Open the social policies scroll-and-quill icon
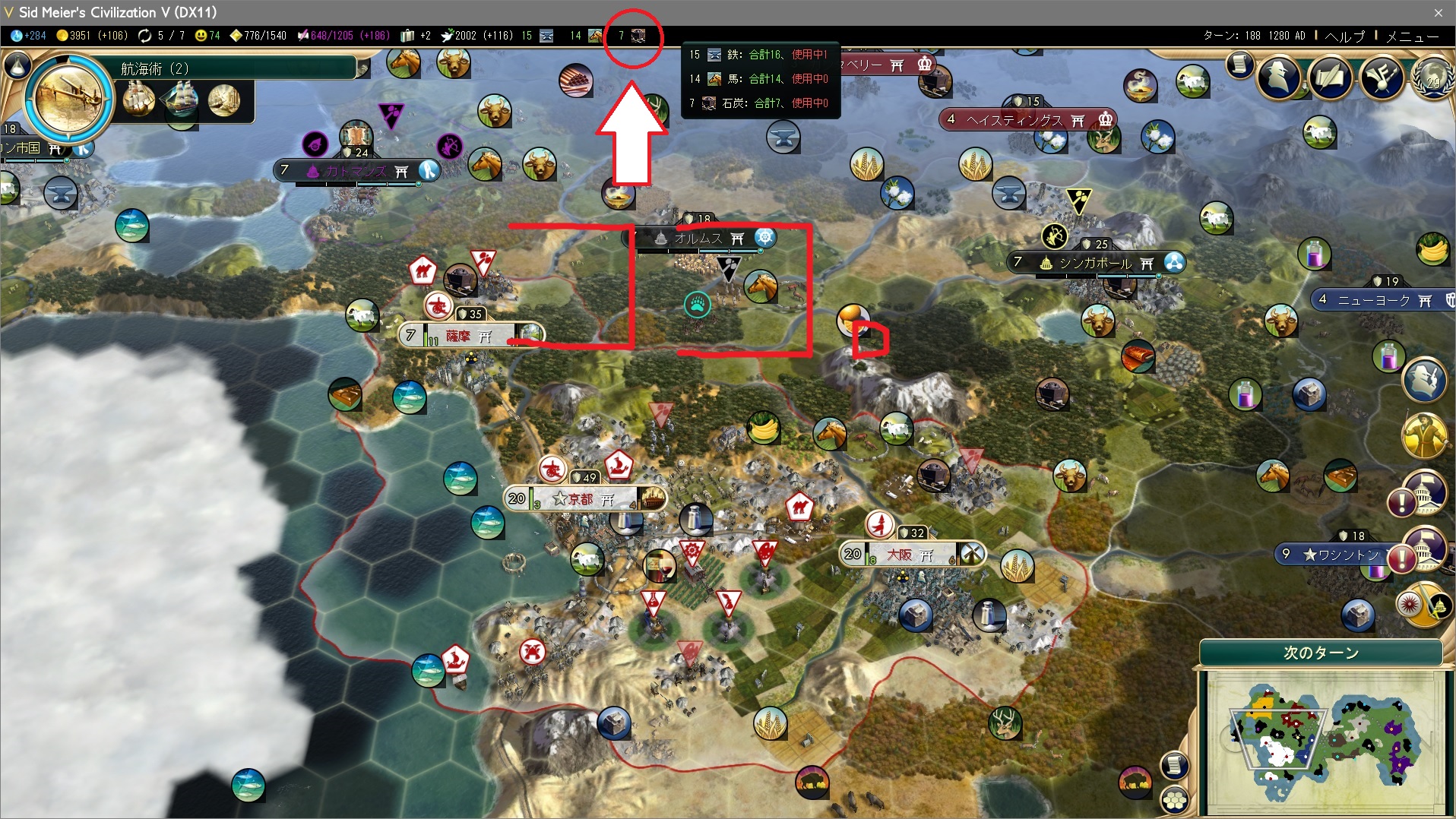1456x819 pixels. pos(1330,76)
